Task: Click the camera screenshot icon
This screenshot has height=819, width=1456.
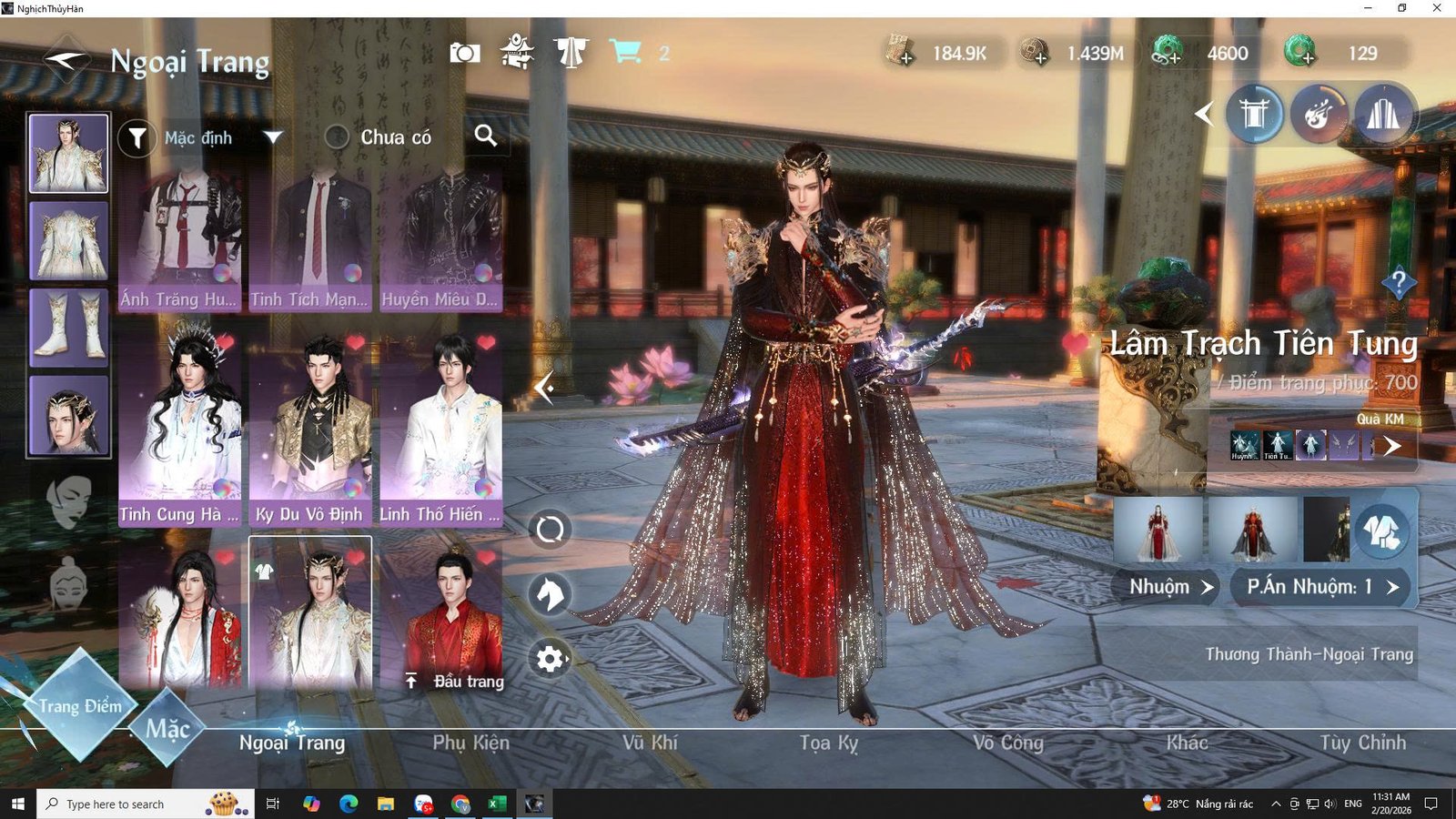Action: point(464,53)
